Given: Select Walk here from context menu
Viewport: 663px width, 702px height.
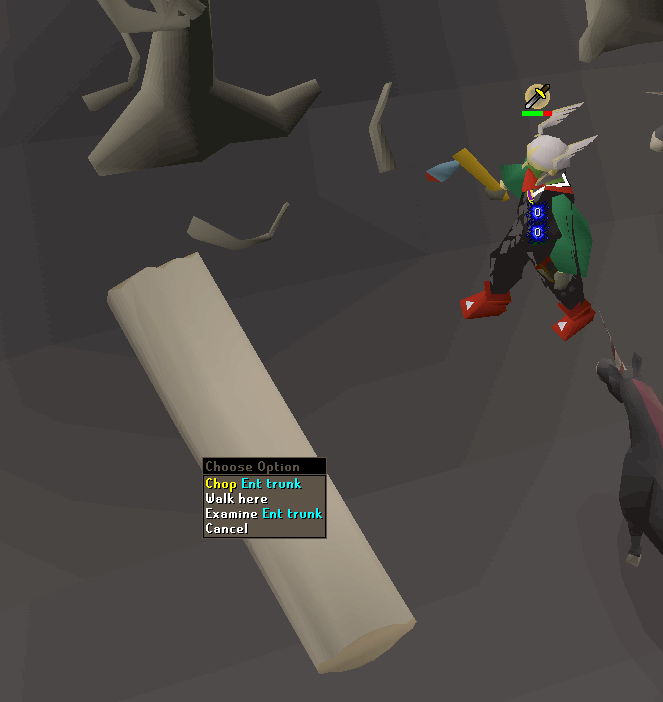Looking at the screenshot, I should coord(237,498).
